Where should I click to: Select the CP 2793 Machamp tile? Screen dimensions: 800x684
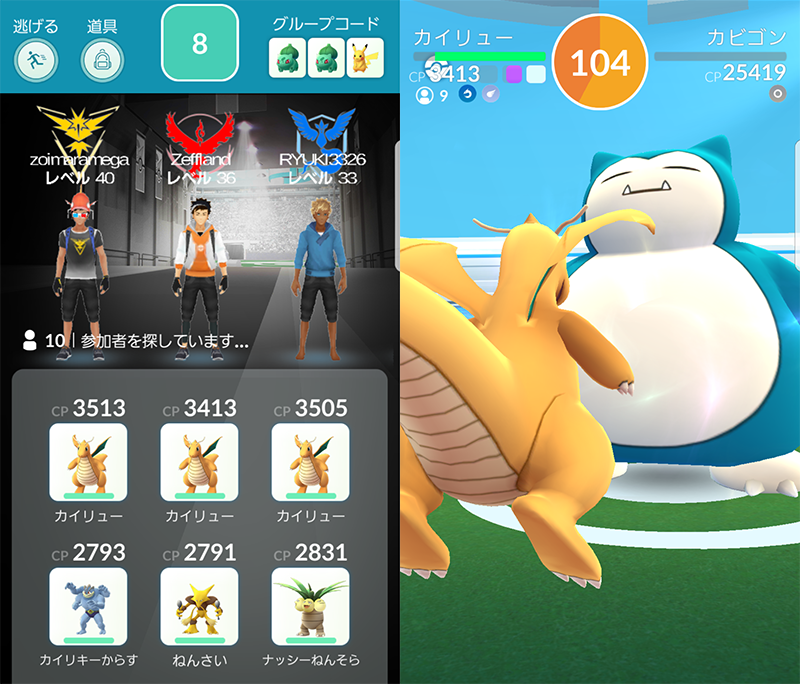(88, 606)
